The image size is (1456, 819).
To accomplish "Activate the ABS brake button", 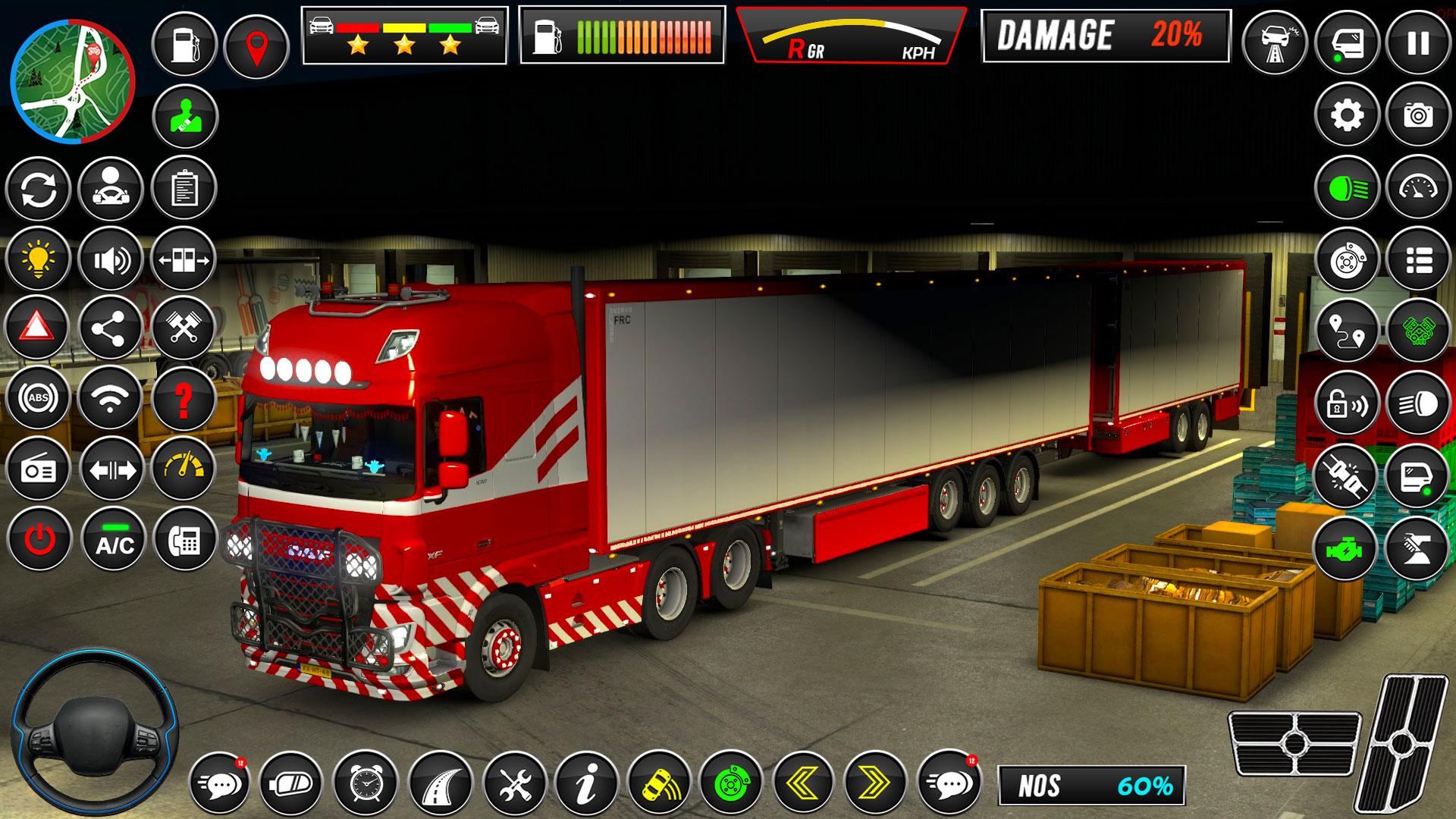I will 38,398.
